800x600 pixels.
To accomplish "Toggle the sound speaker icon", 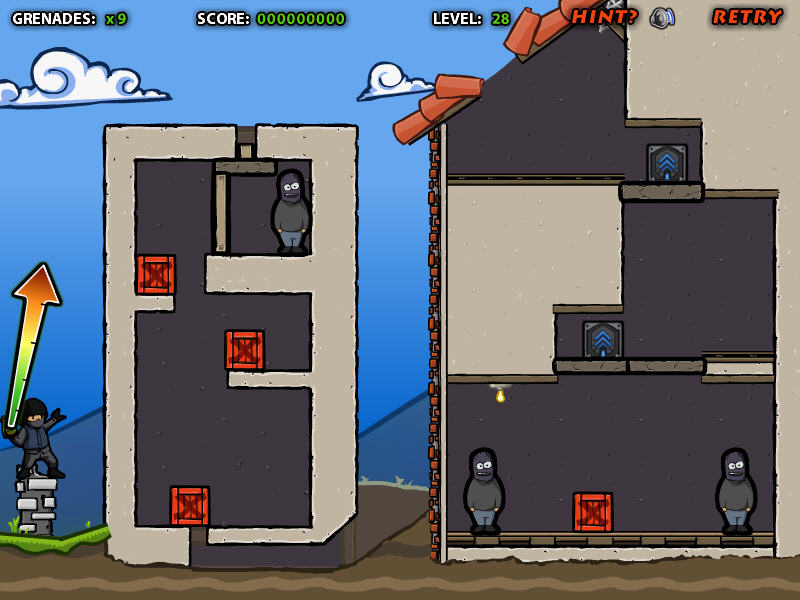I will click(661, 18).
